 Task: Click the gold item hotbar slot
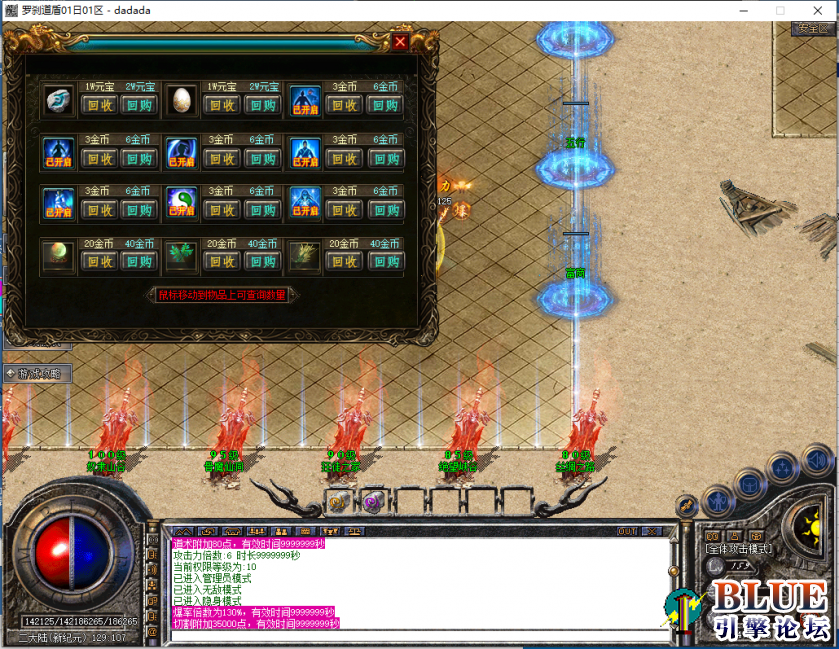tap(340, 502)
